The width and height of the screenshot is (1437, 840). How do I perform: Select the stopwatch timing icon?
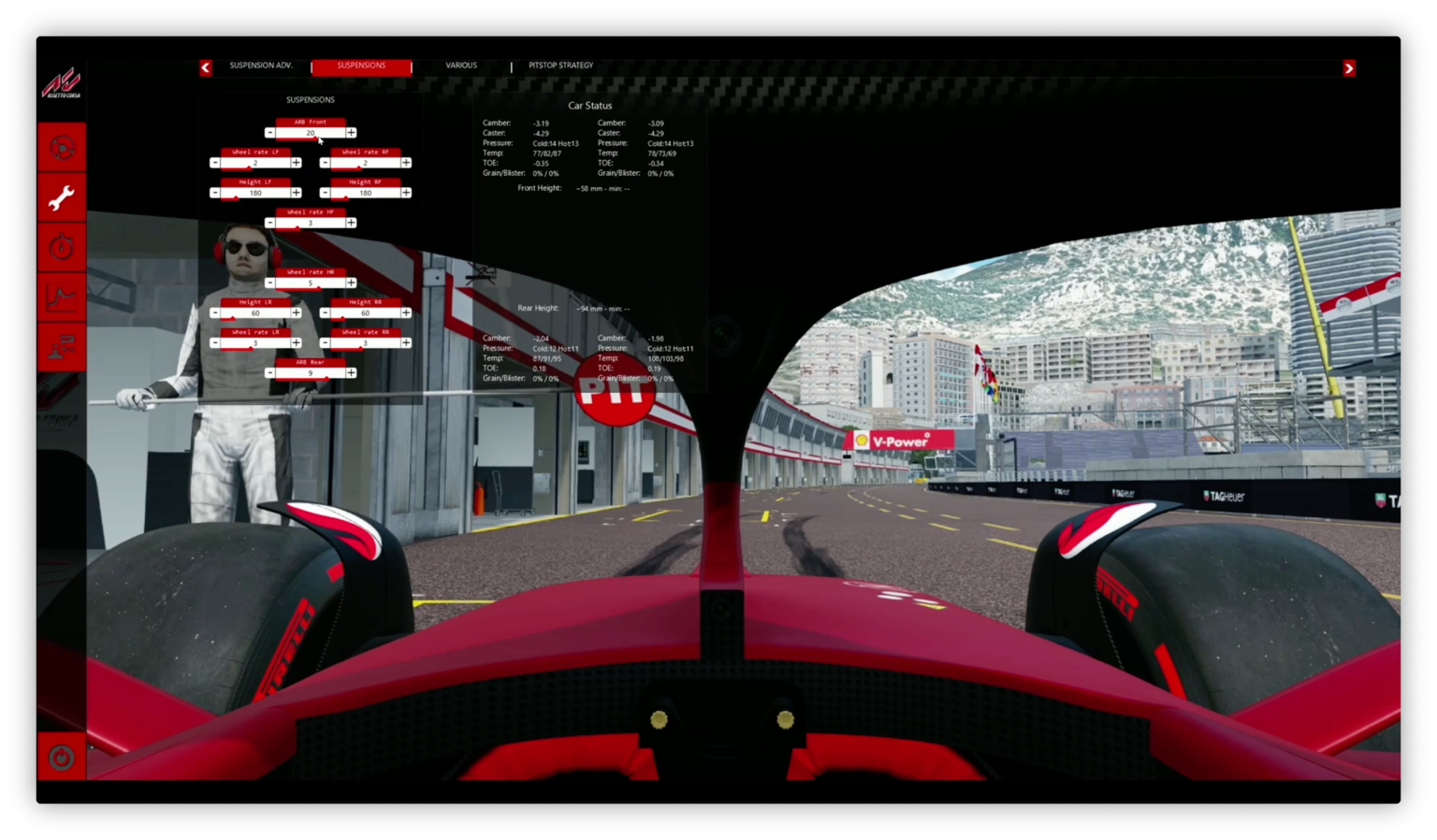[61, 246]
